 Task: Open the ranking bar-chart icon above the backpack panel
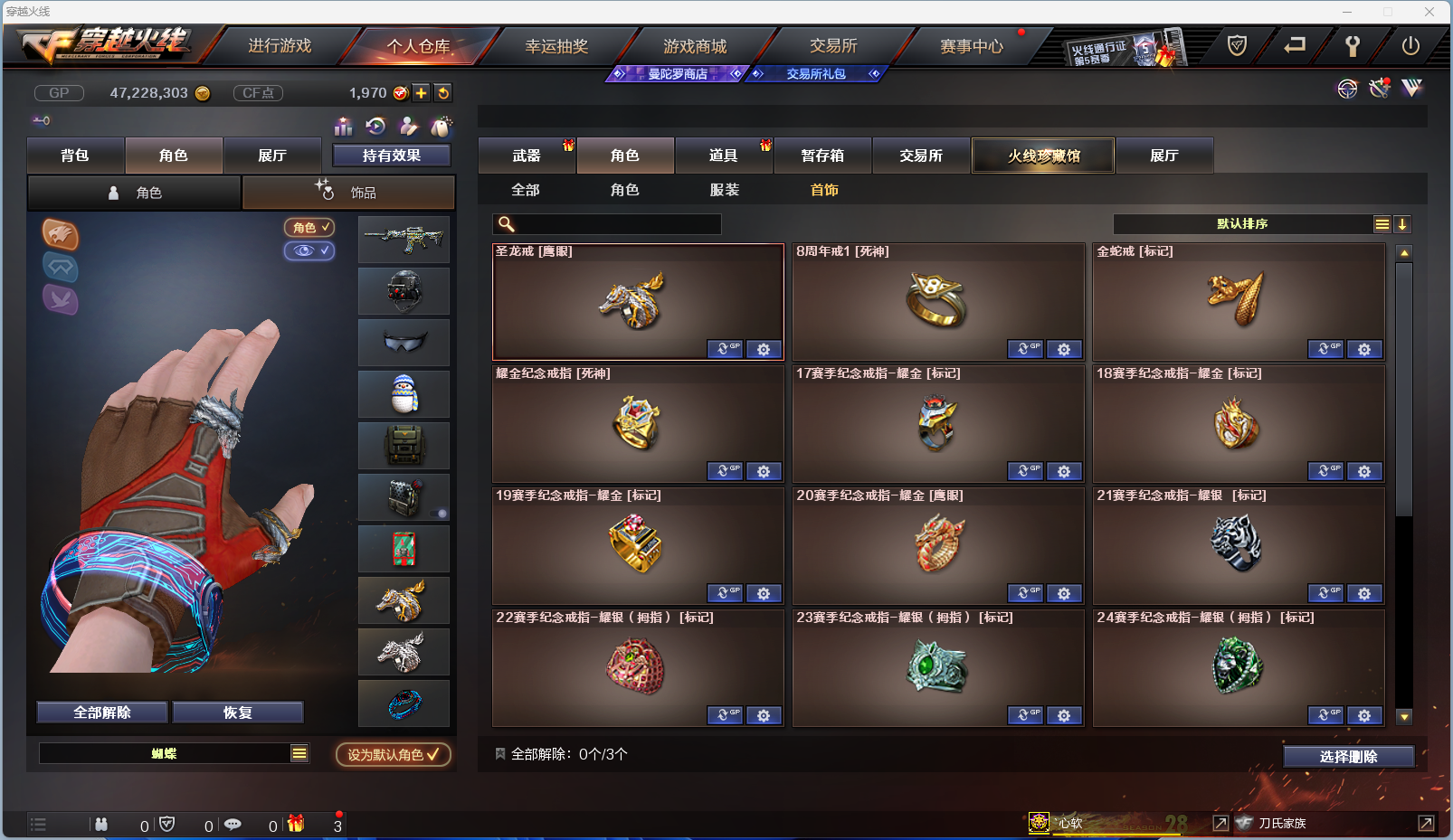344,127
